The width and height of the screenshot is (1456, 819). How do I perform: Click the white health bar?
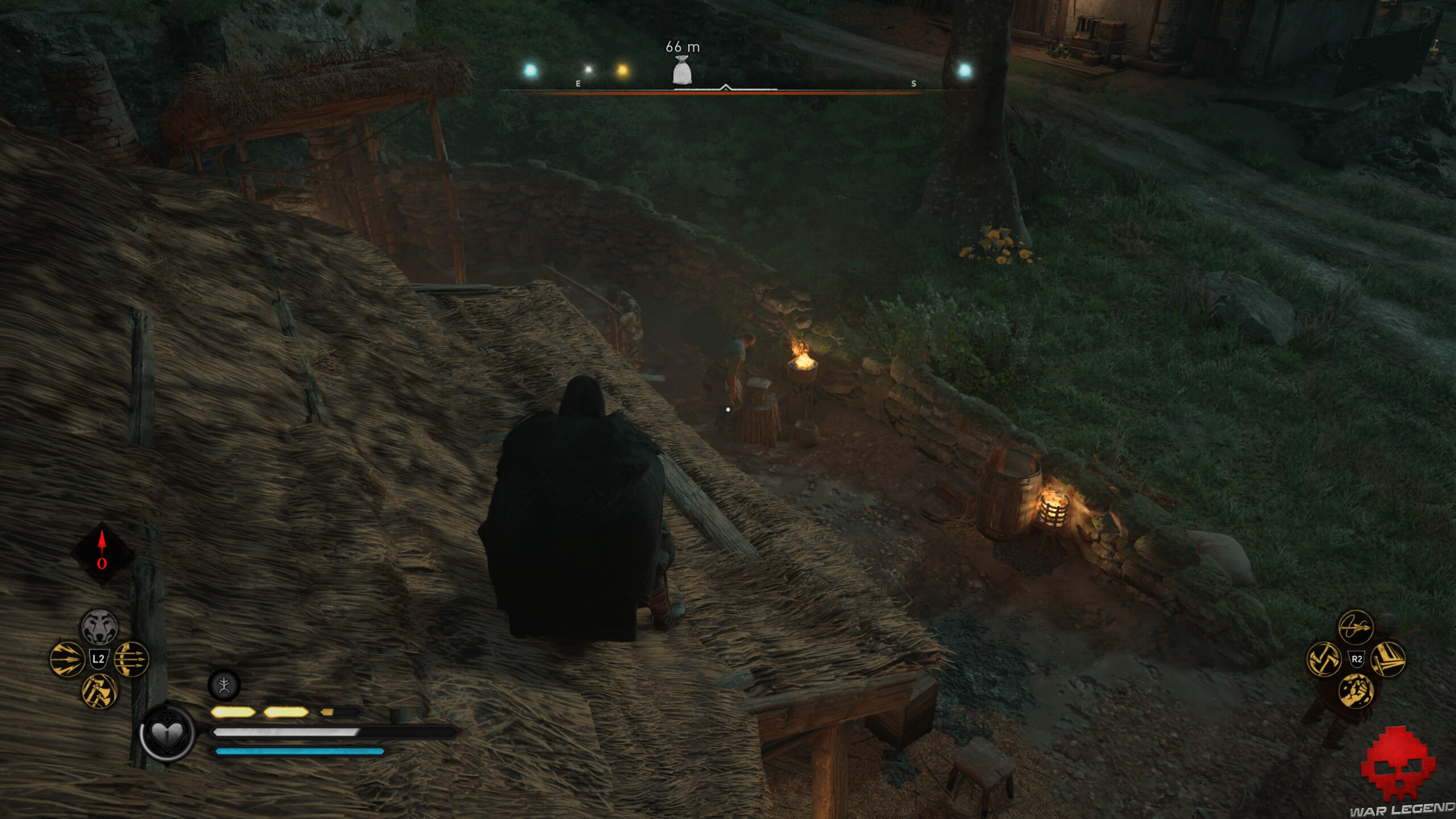point(284,733)
